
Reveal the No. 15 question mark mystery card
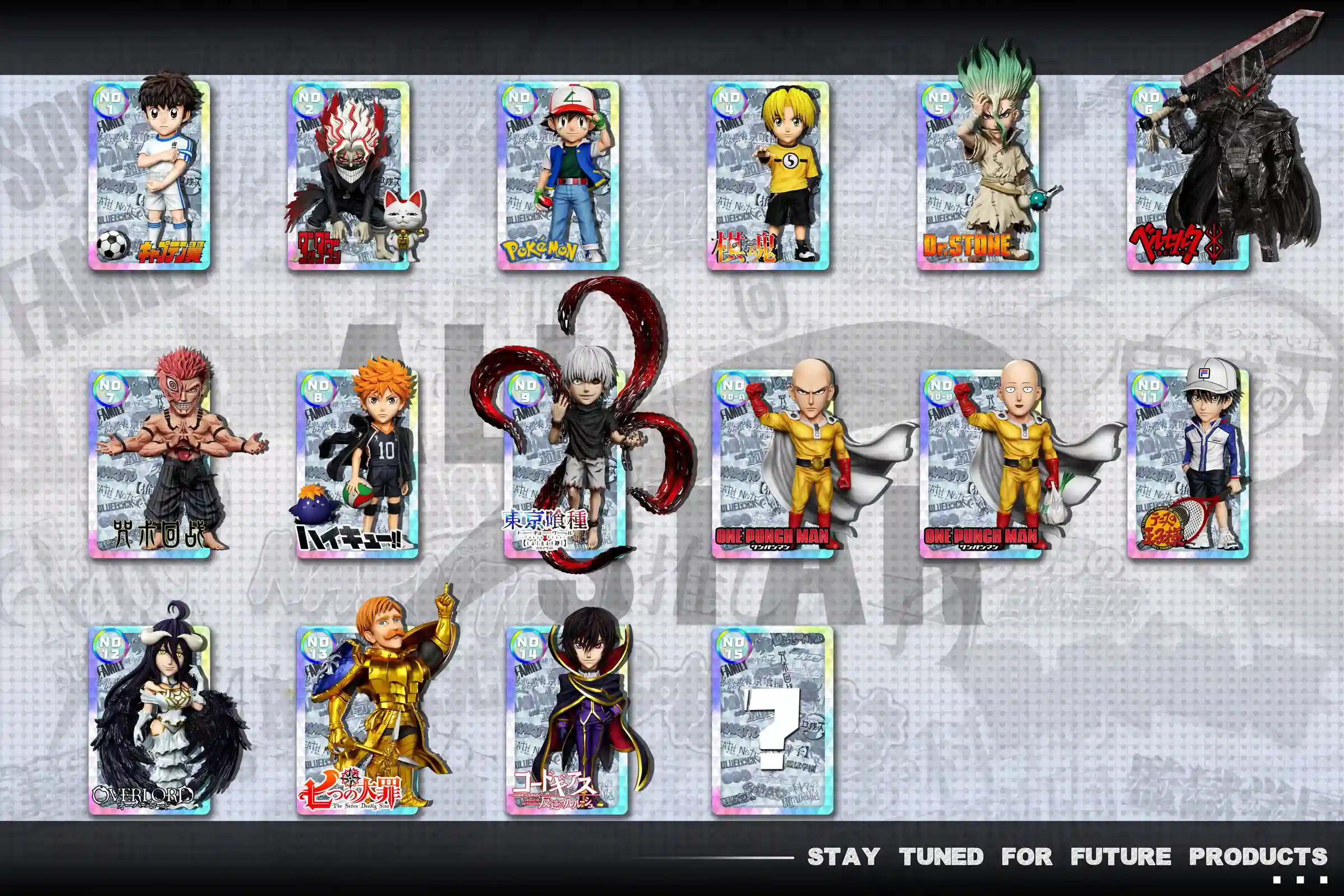pos(773,720)
